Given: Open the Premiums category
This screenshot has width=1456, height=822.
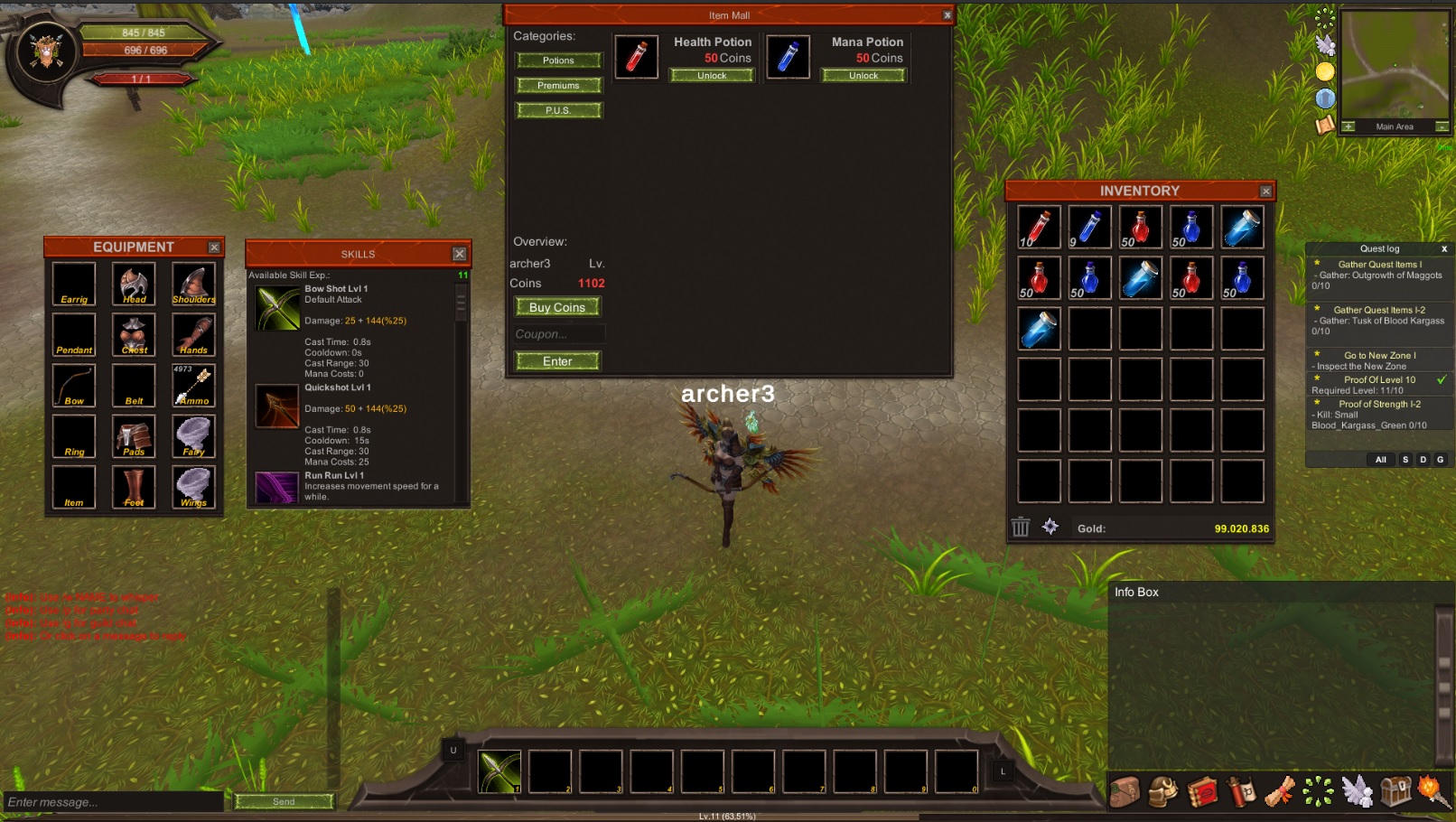Looking at the screenshot, I should pyautogui.click(x=558, y=86).
